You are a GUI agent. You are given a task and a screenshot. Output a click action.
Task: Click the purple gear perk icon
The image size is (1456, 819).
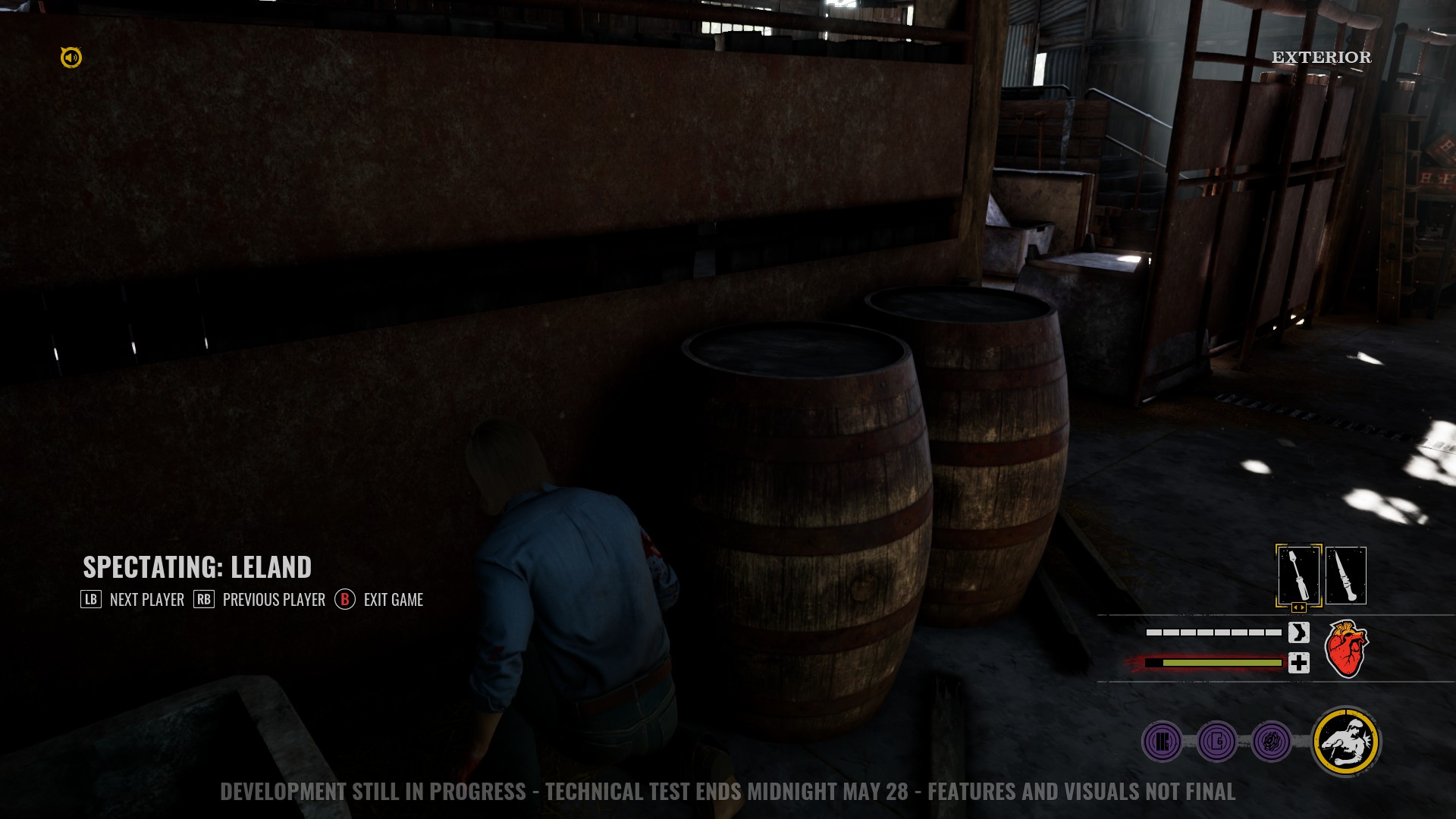click(1272, 741)
